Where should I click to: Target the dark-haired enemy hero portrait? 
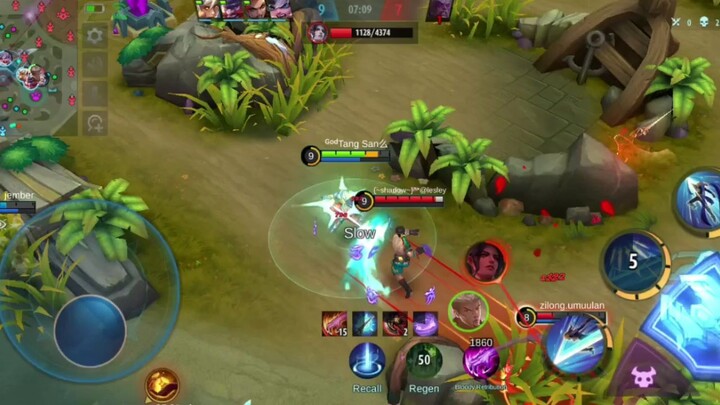(486, 261)
